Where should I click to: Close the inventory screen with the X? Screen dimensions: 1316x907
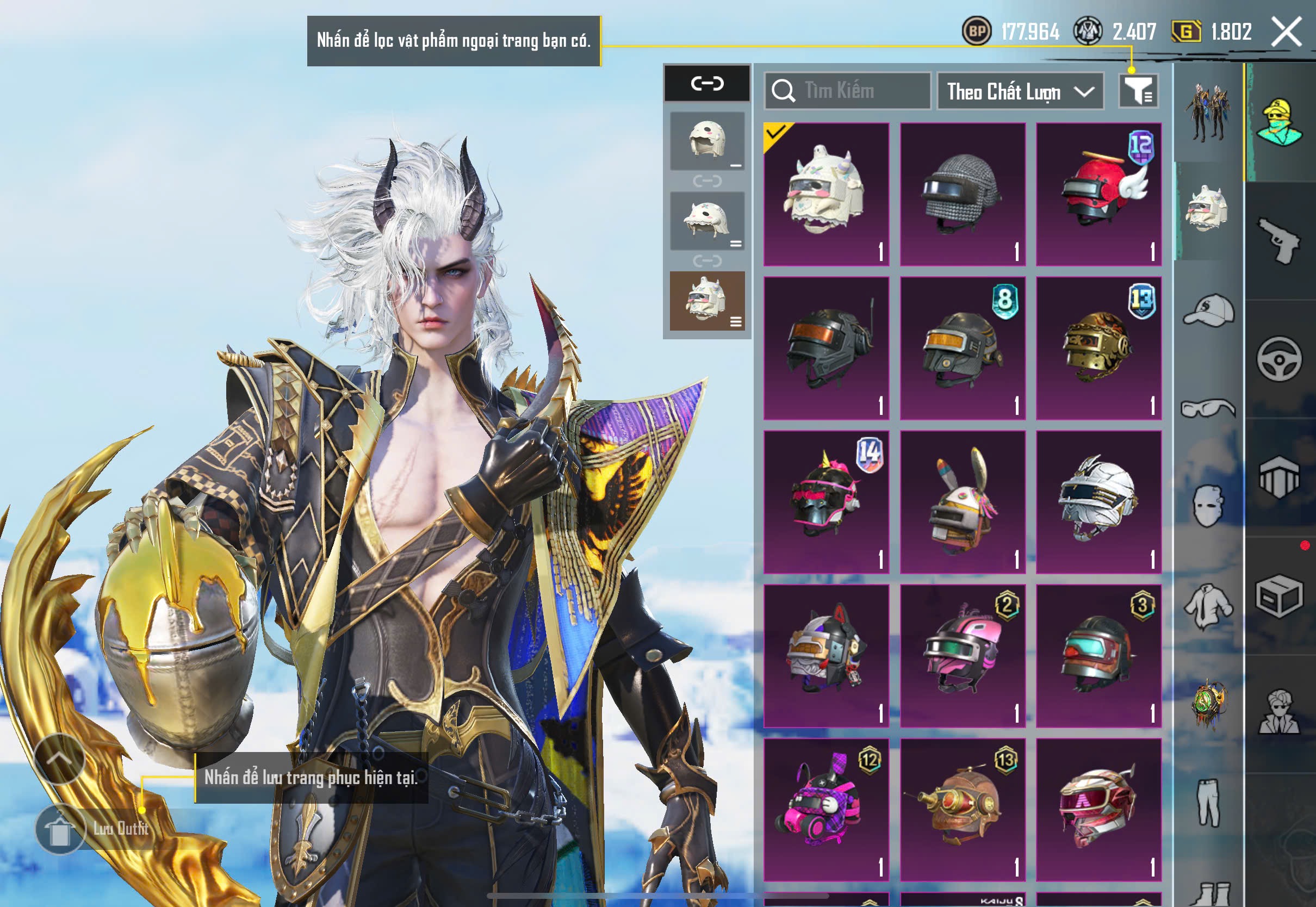[1287, 31]
